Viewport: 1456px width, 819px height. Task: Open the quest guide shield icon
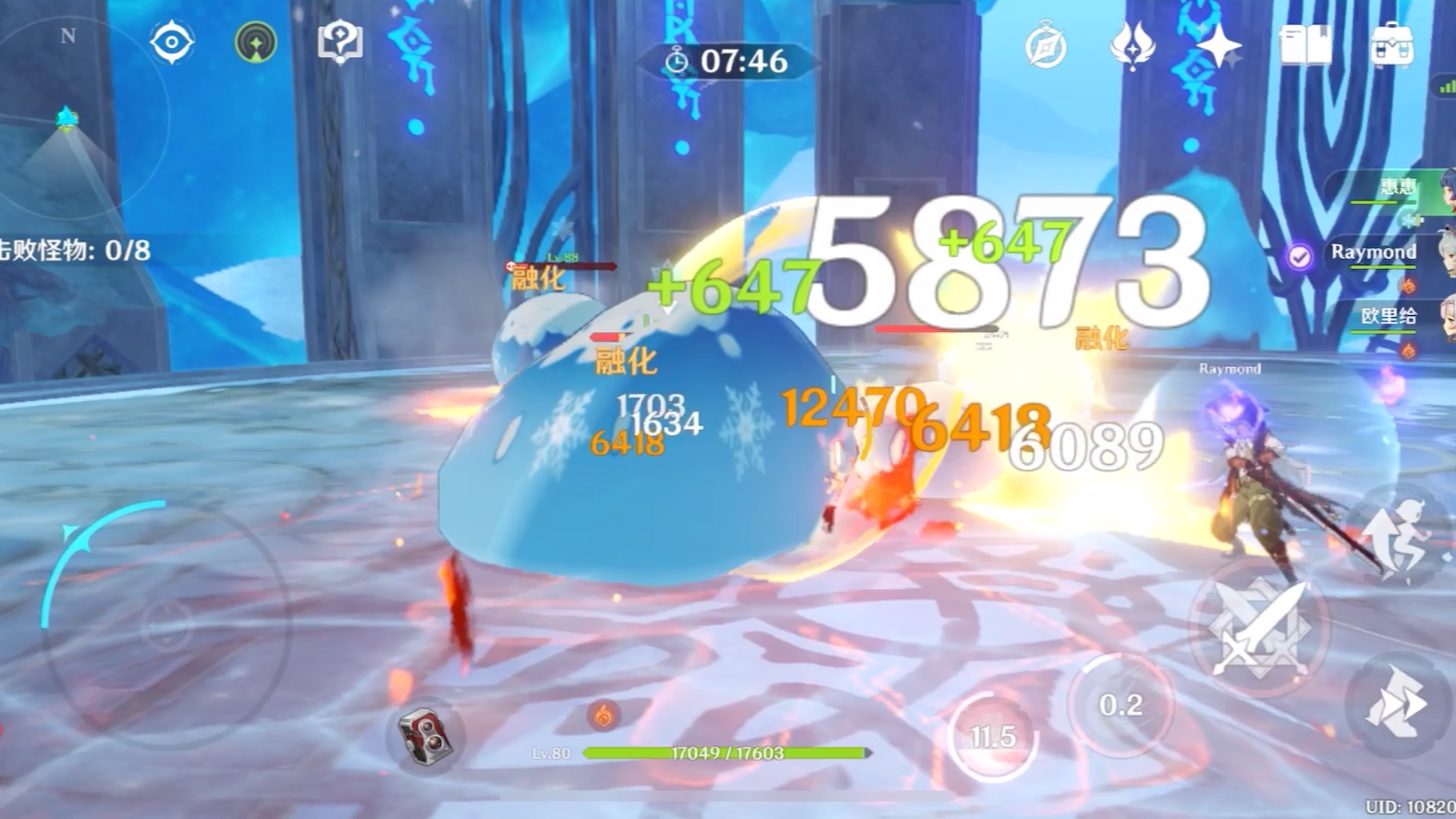point(339,43)
